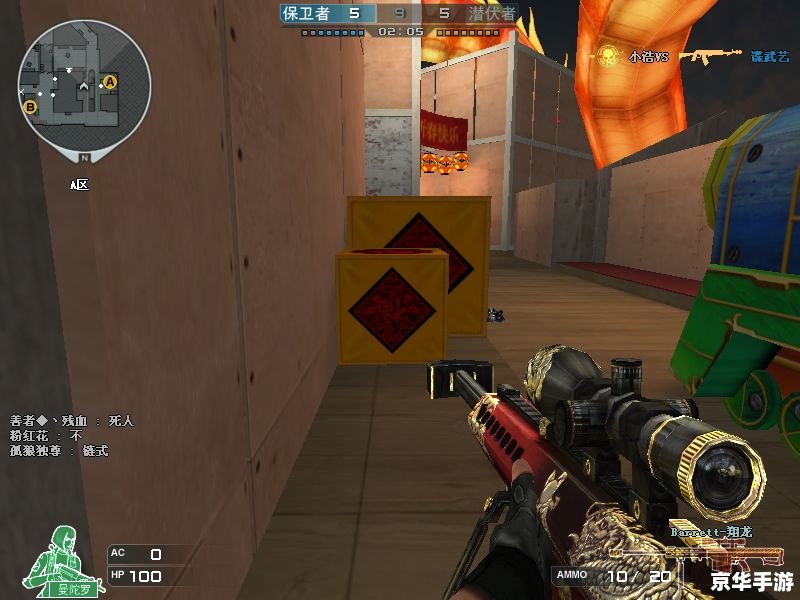Select the A bomb site marker on minimap
The image size is (800, 600).
point(110,81)
